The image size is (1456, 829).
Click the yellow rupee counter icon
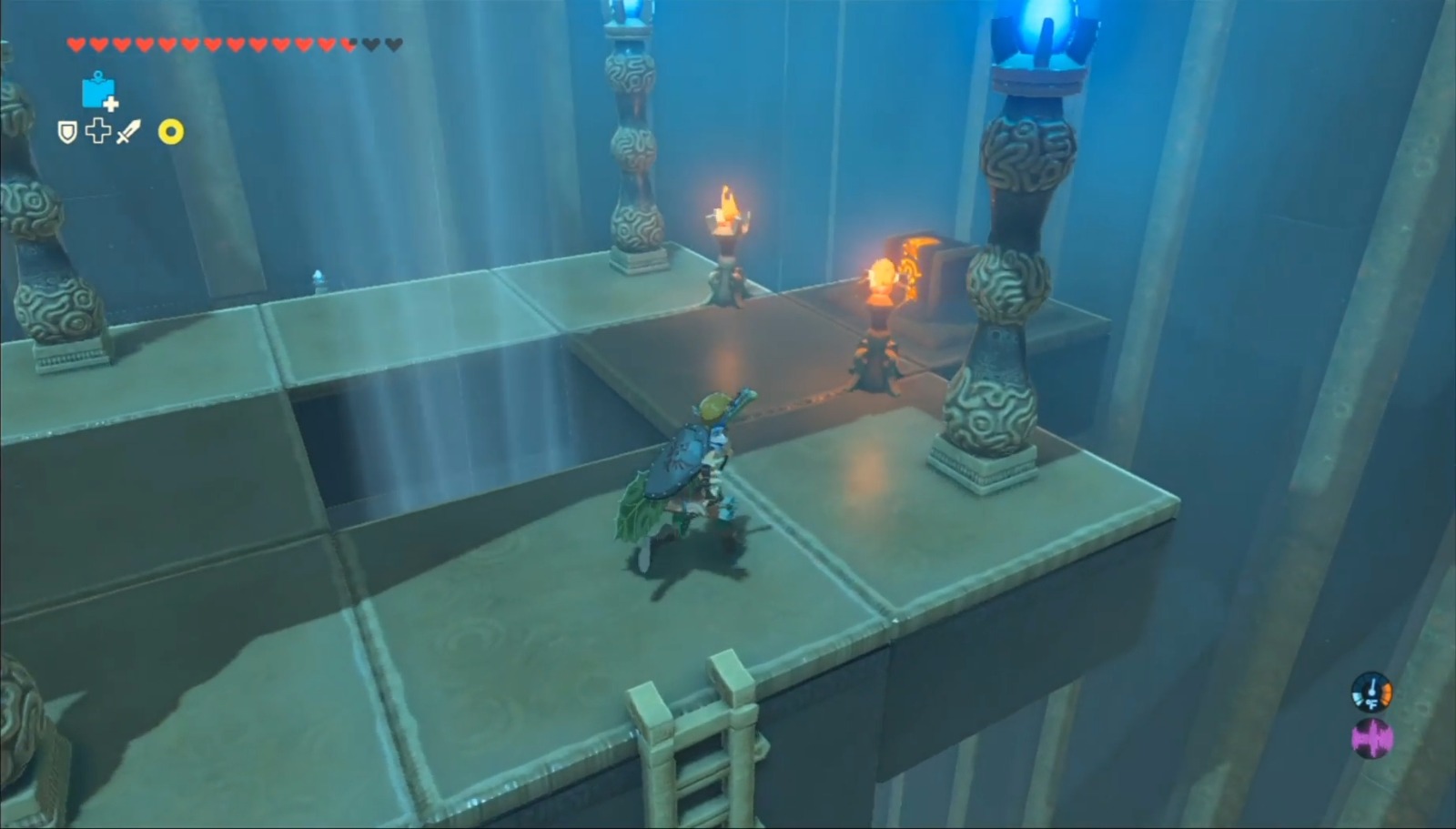[x=169, y=133]
